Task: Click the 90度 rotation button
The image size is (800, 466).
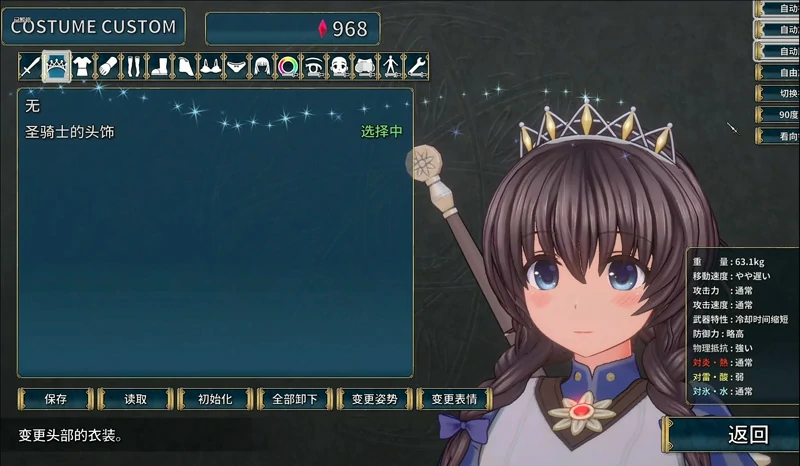Action: 779,116
